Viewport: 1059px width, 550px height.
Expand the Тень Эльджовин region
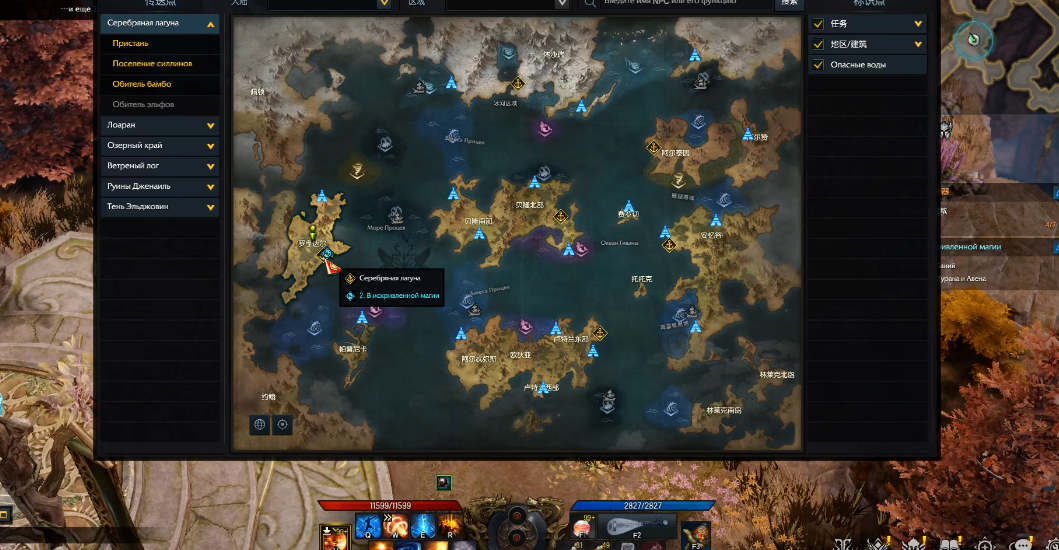click(211, 207)
